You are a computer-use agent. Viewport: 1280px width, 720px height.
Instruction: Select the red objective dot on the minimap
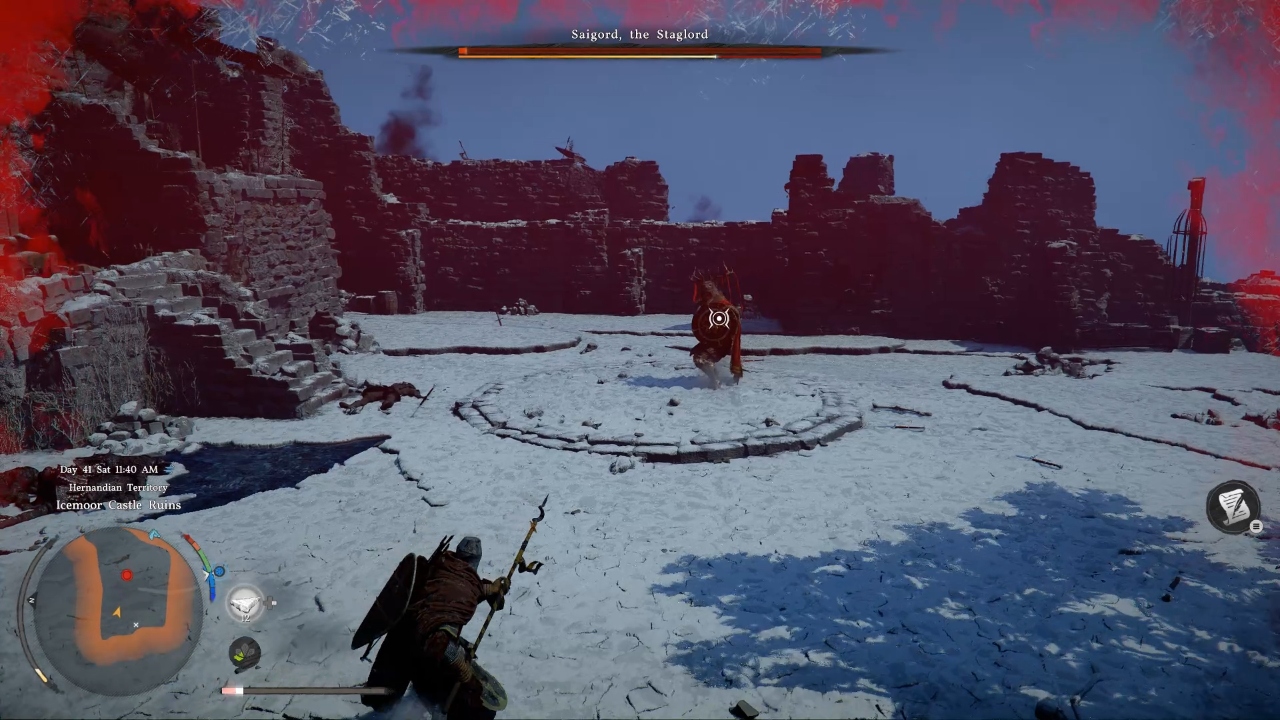pos(127,574)
